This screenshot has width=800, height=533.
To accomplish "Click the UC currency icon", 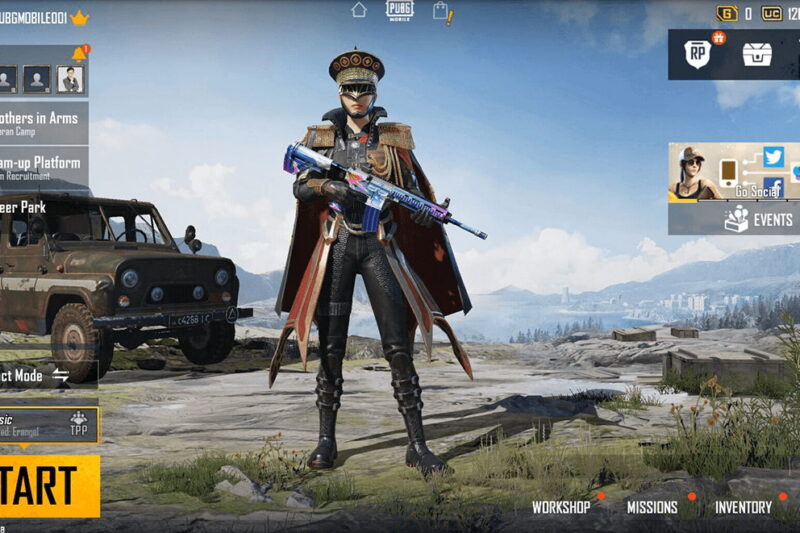I will [772, 13].
